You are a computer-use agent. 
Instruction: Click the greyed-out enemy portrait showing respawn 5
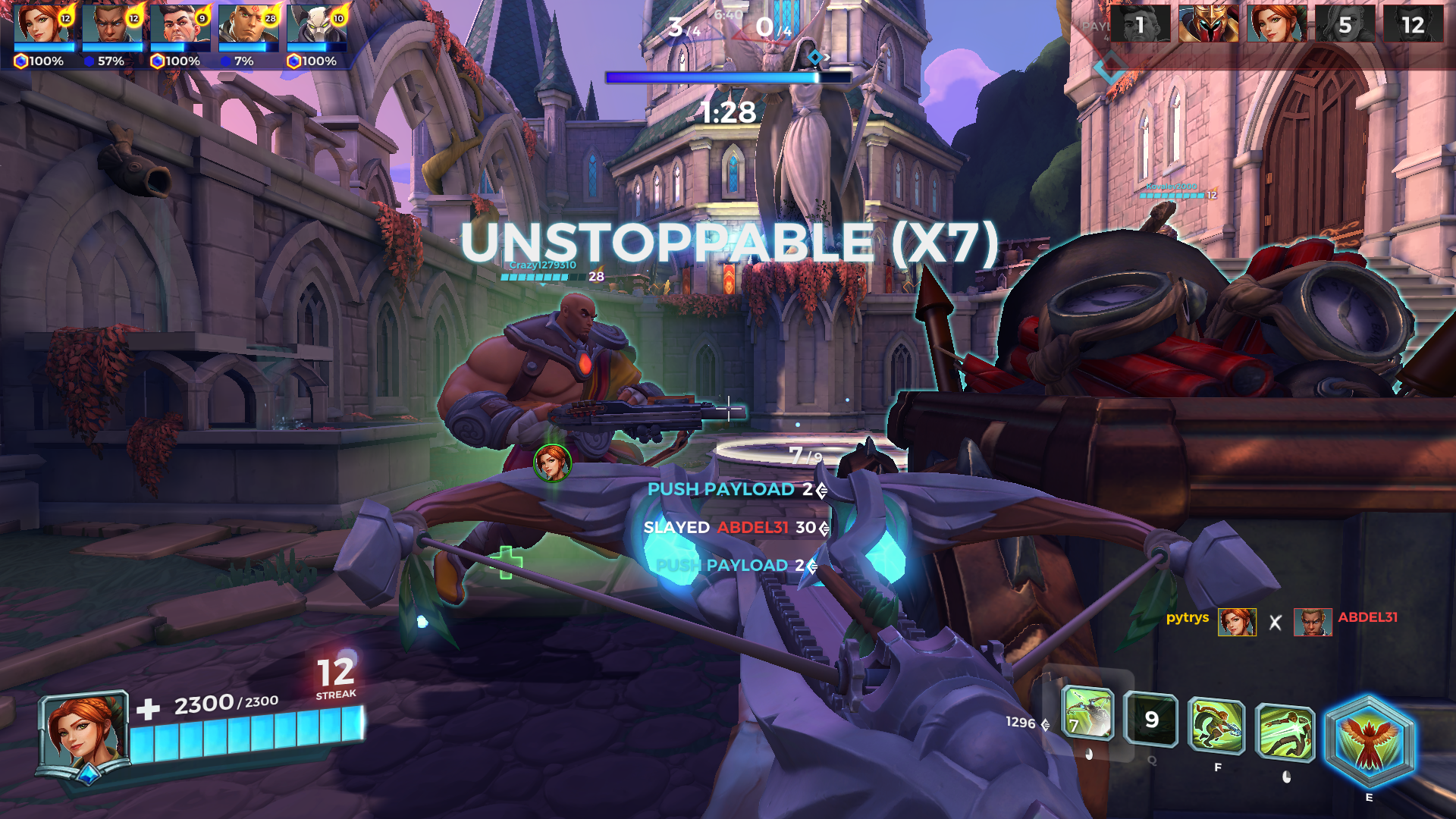click(x=1345, y=25)
